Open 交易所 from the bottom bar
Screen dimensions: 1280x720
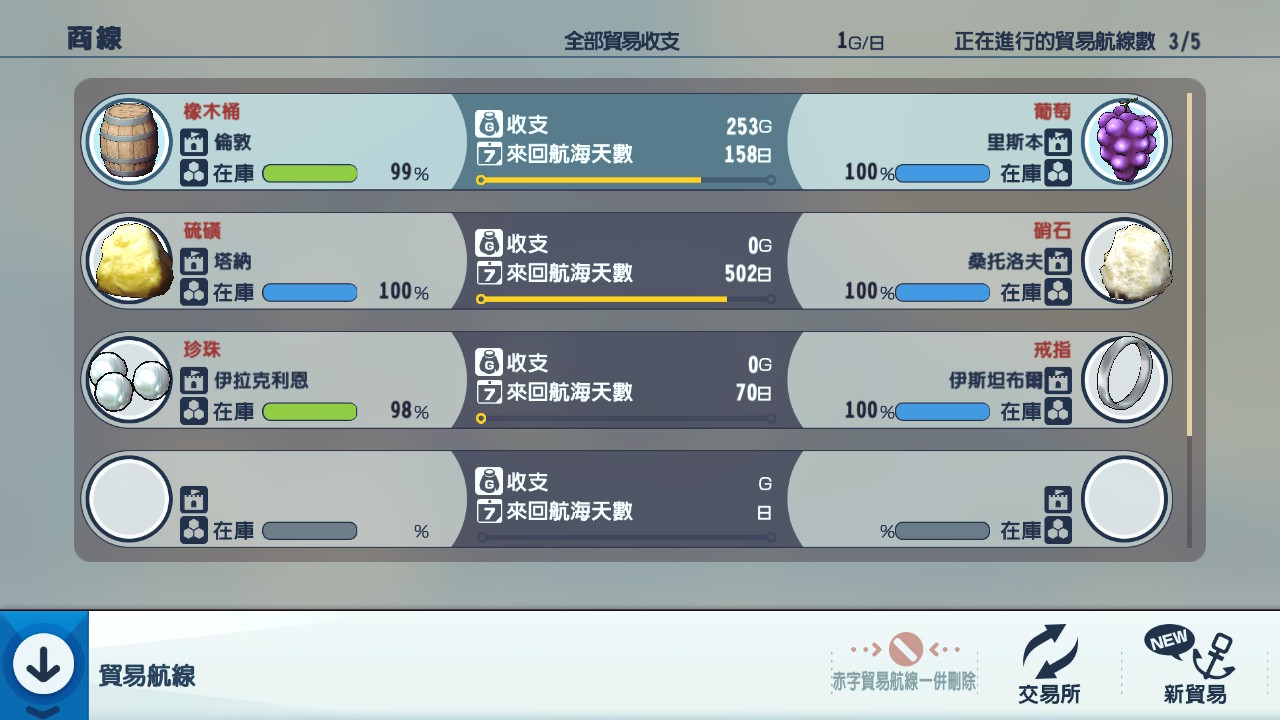[1049, 691]
